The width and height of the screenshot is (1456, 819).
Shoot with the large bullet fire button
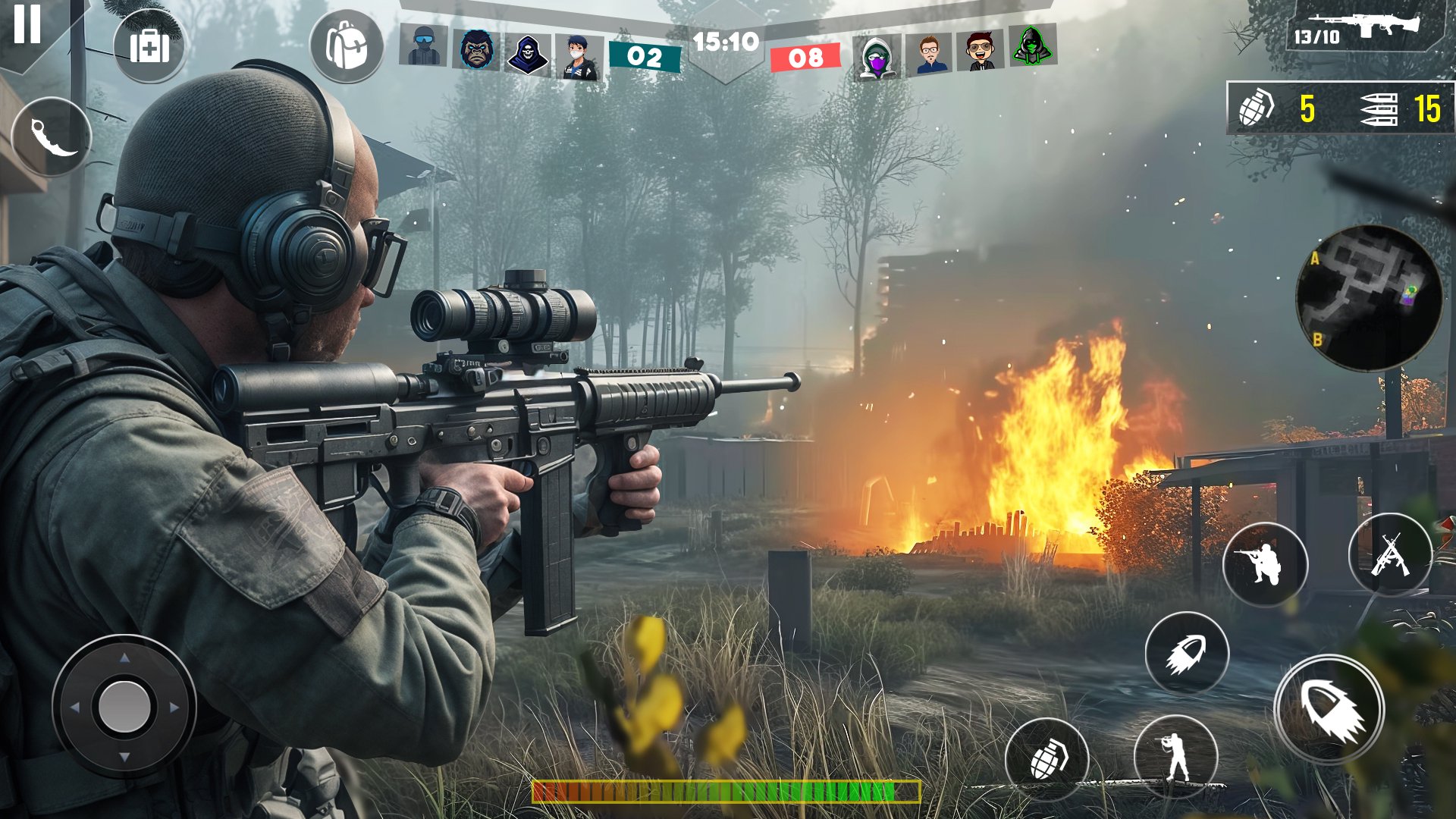coord(1329,710)
